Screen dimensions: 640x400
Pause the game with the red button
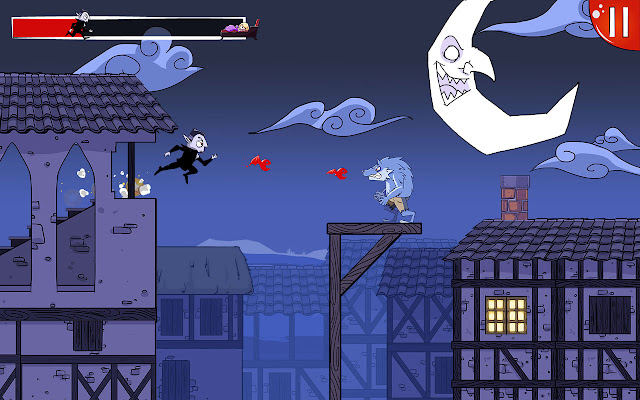[618, 18]
